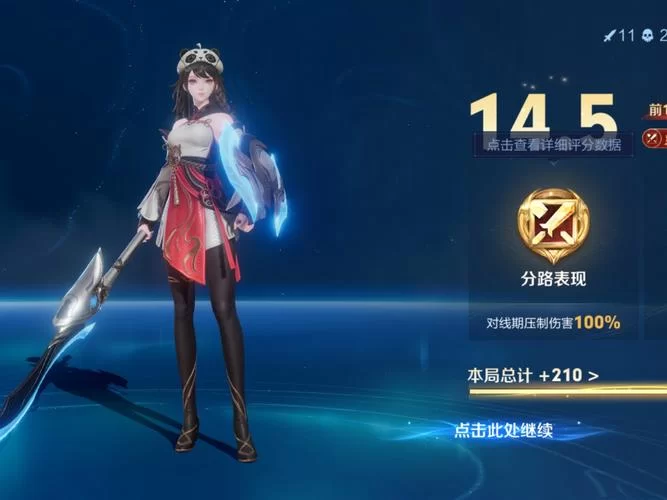
Task: Expand the '本局总计 +210' match total
Action: [x=534, y=376]
